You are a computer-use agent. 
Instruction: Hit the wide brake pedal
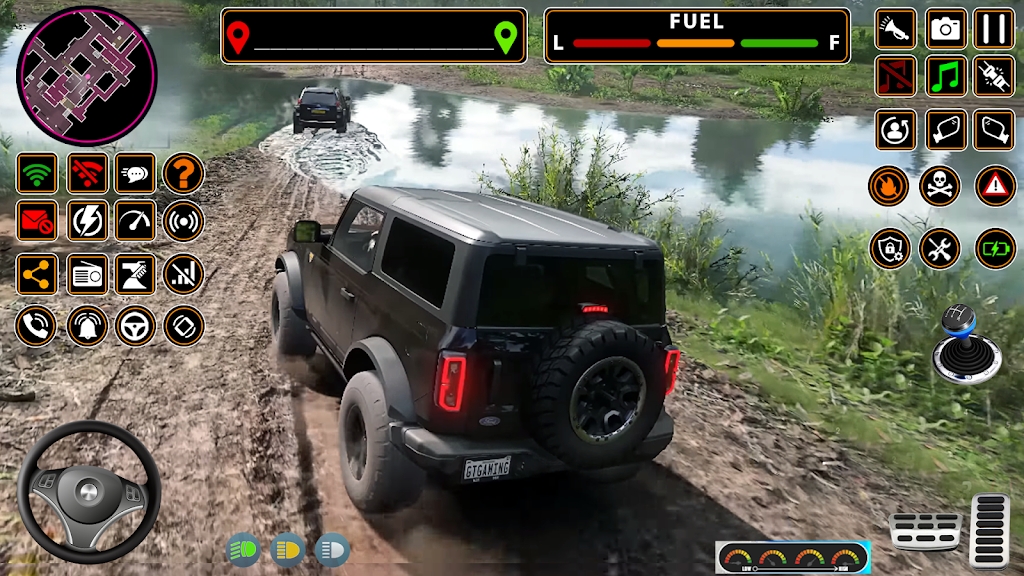click(926, 531)
